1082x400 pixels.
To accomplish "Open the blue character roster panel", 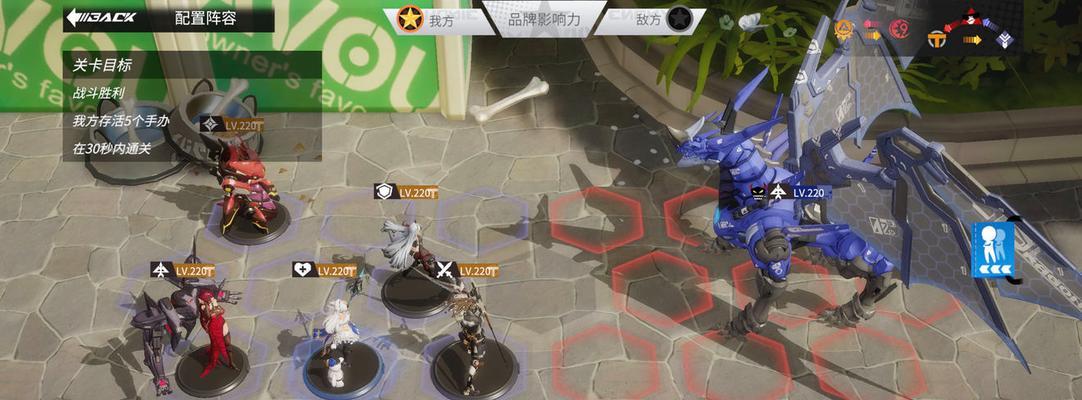I will tap(992, 250).
